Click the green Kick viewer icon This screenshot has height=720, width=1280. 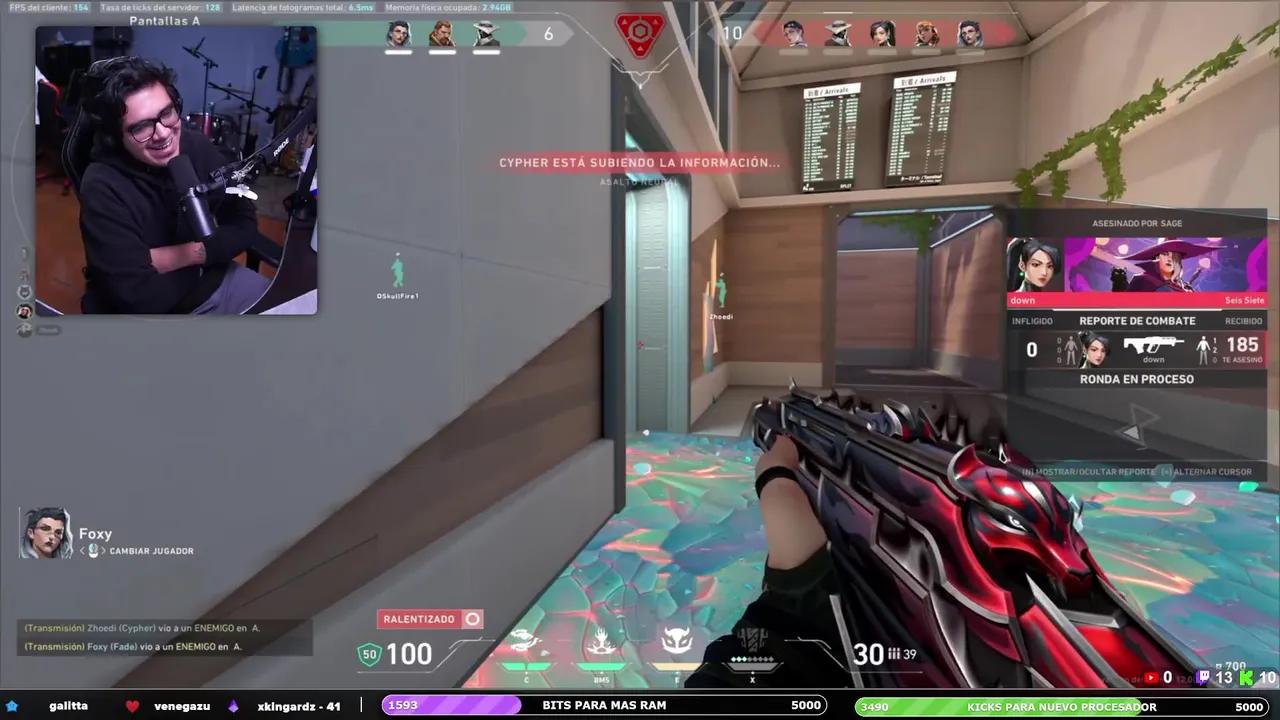(x=1246, y=677)
